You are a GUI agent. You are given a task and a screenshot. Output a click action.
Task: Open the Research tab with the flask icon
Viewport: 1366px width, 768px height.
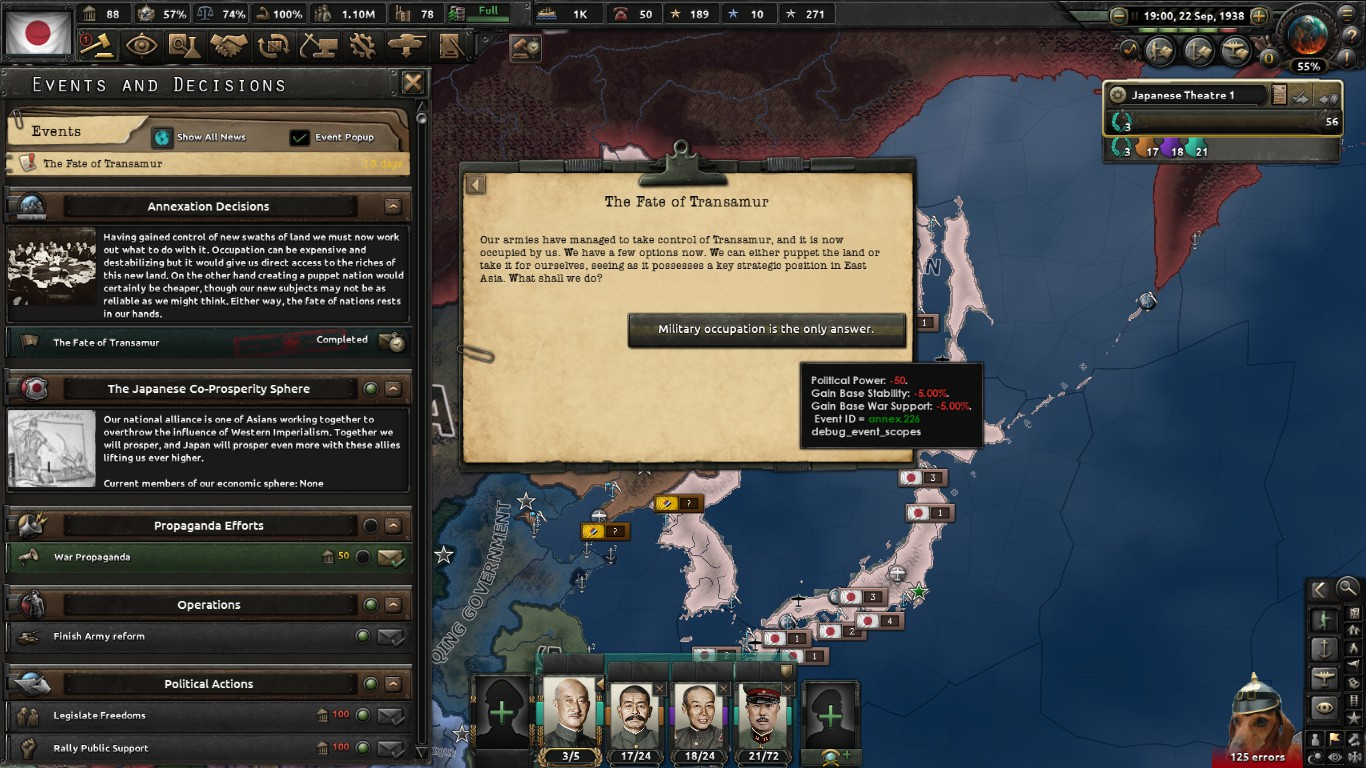[x=184, y=45]
